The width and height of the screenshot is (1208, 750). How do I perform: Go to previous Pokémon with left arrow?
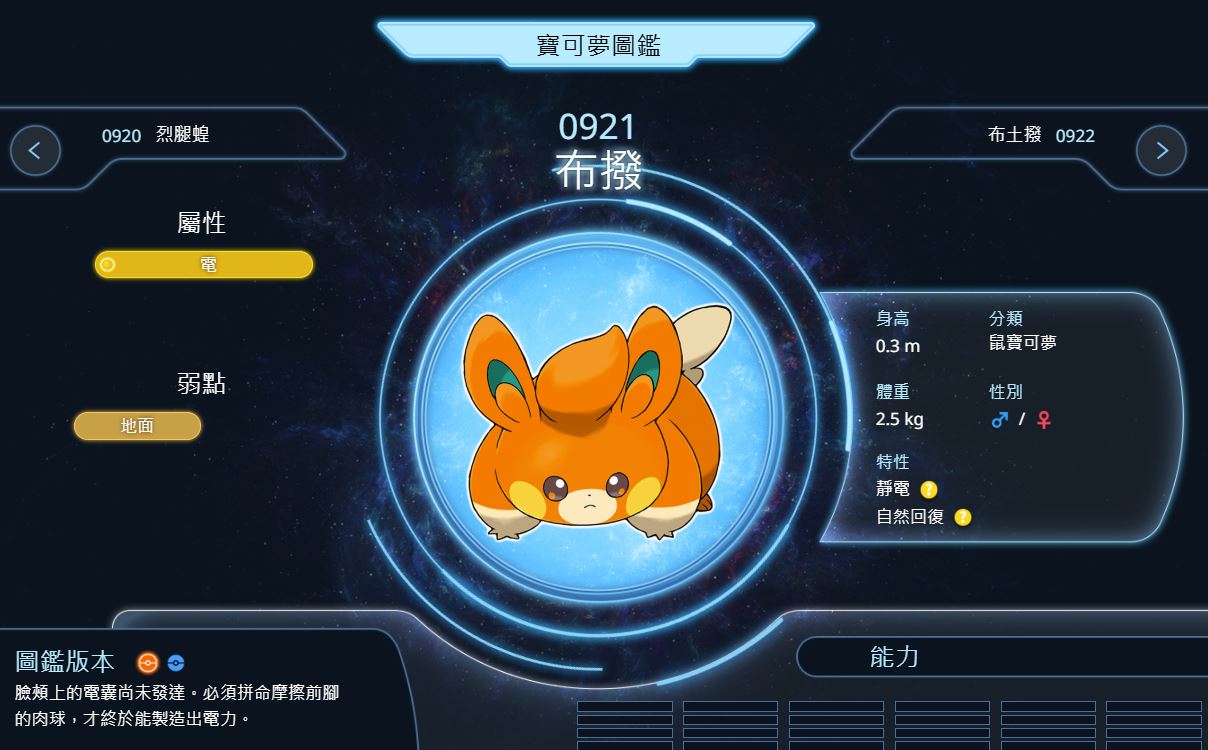click(x=35, y=151)
